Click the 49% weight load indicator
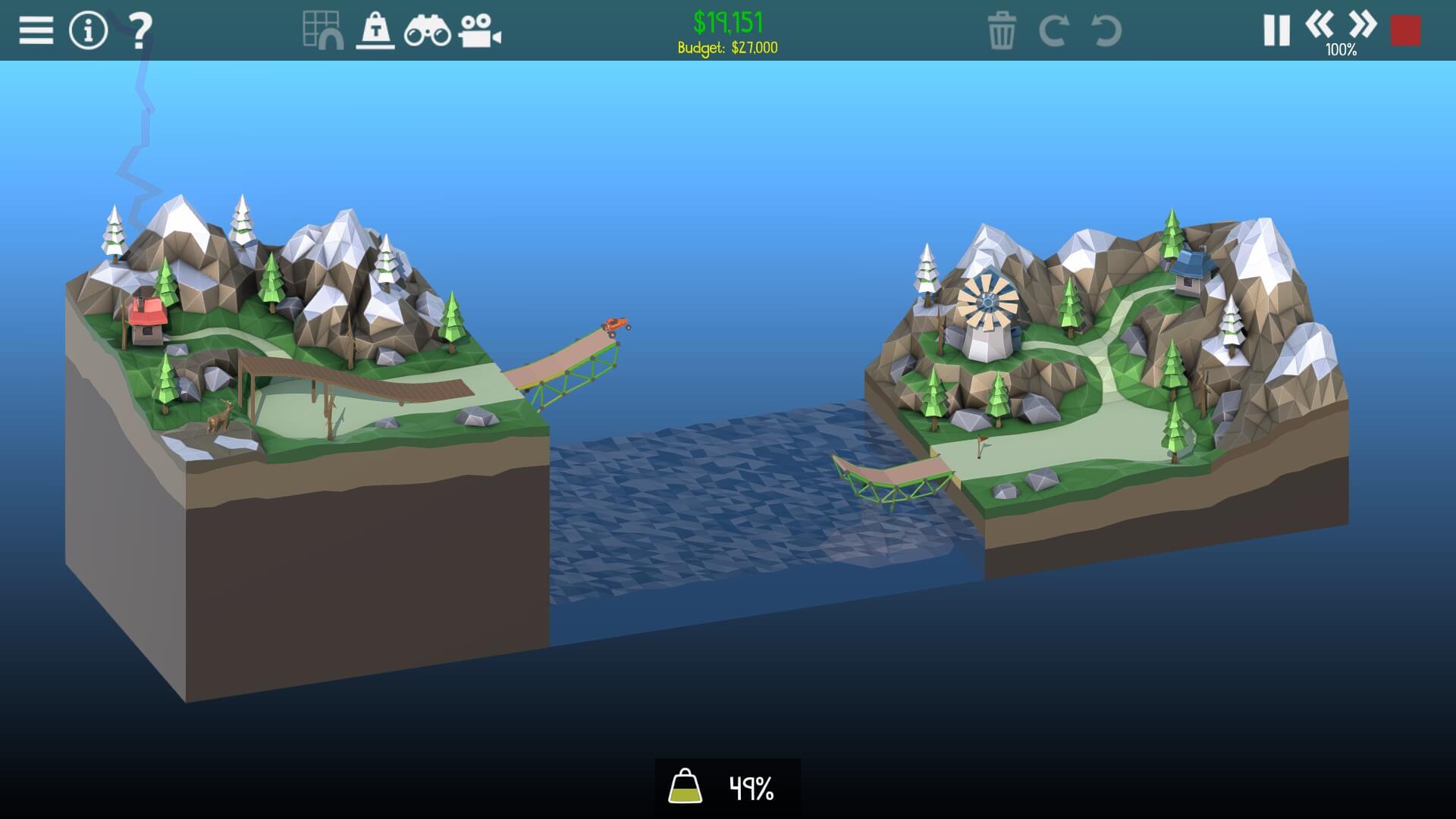The height and width of the screenshot is (819, 1456). tap(748, 789)
